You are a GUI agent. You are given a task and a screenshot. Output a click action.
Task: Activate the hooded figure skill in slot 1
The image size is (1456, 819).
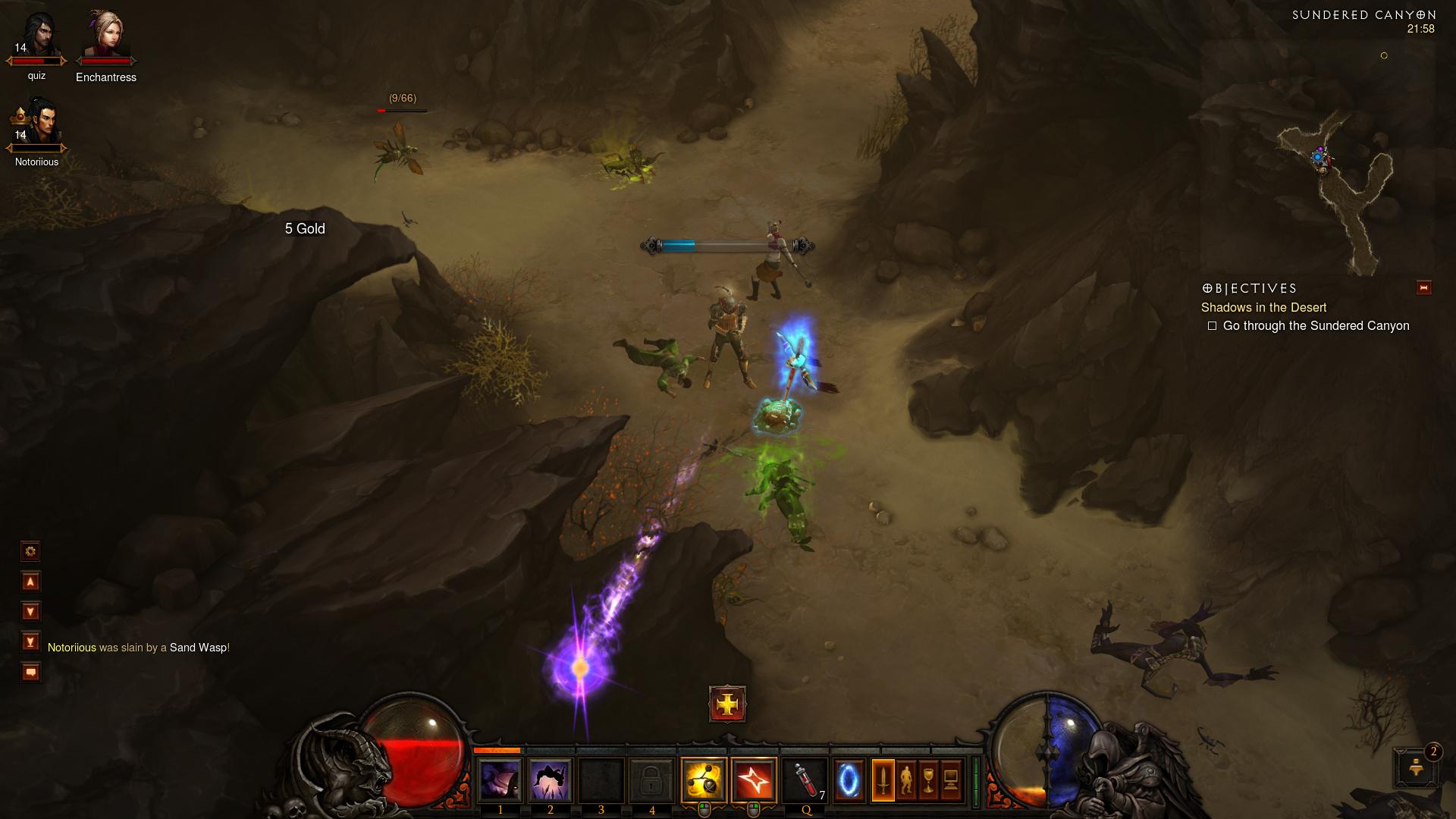pyautogui.click(x=500, y=780)
